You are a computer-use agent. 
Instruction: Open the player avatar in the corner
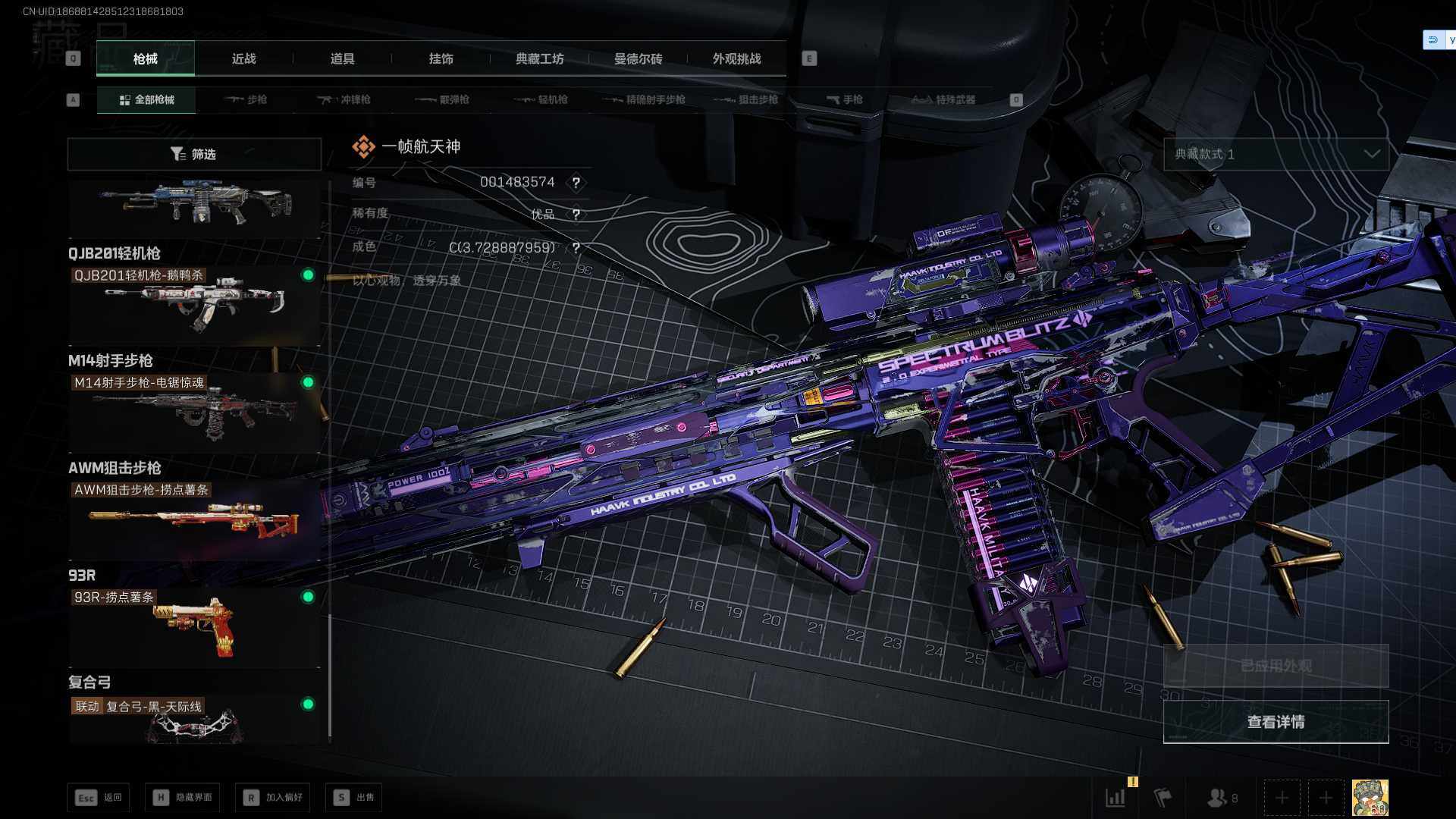click(x=1370, y=798)
